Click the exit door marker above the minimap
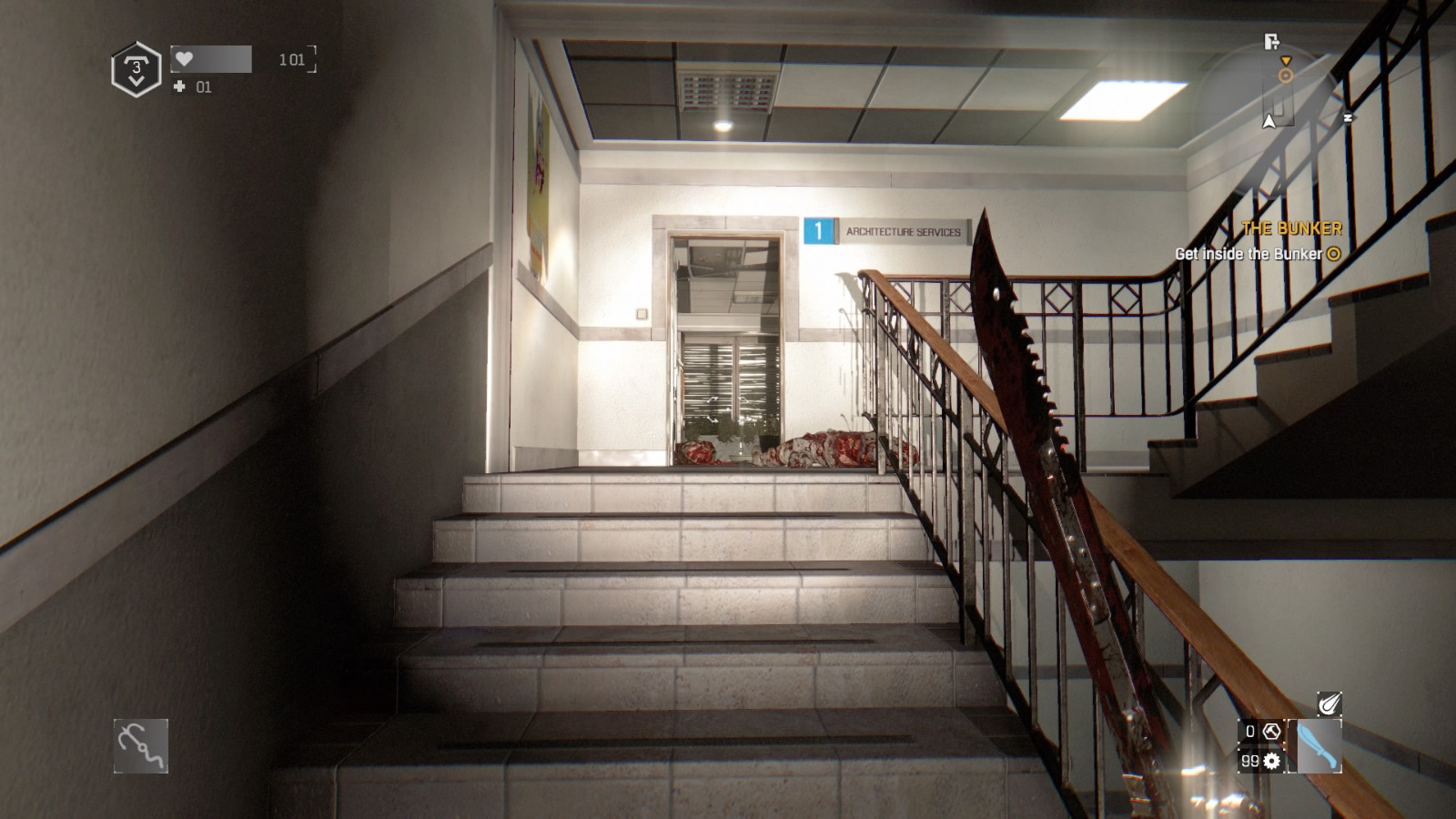 [1271, 43]
